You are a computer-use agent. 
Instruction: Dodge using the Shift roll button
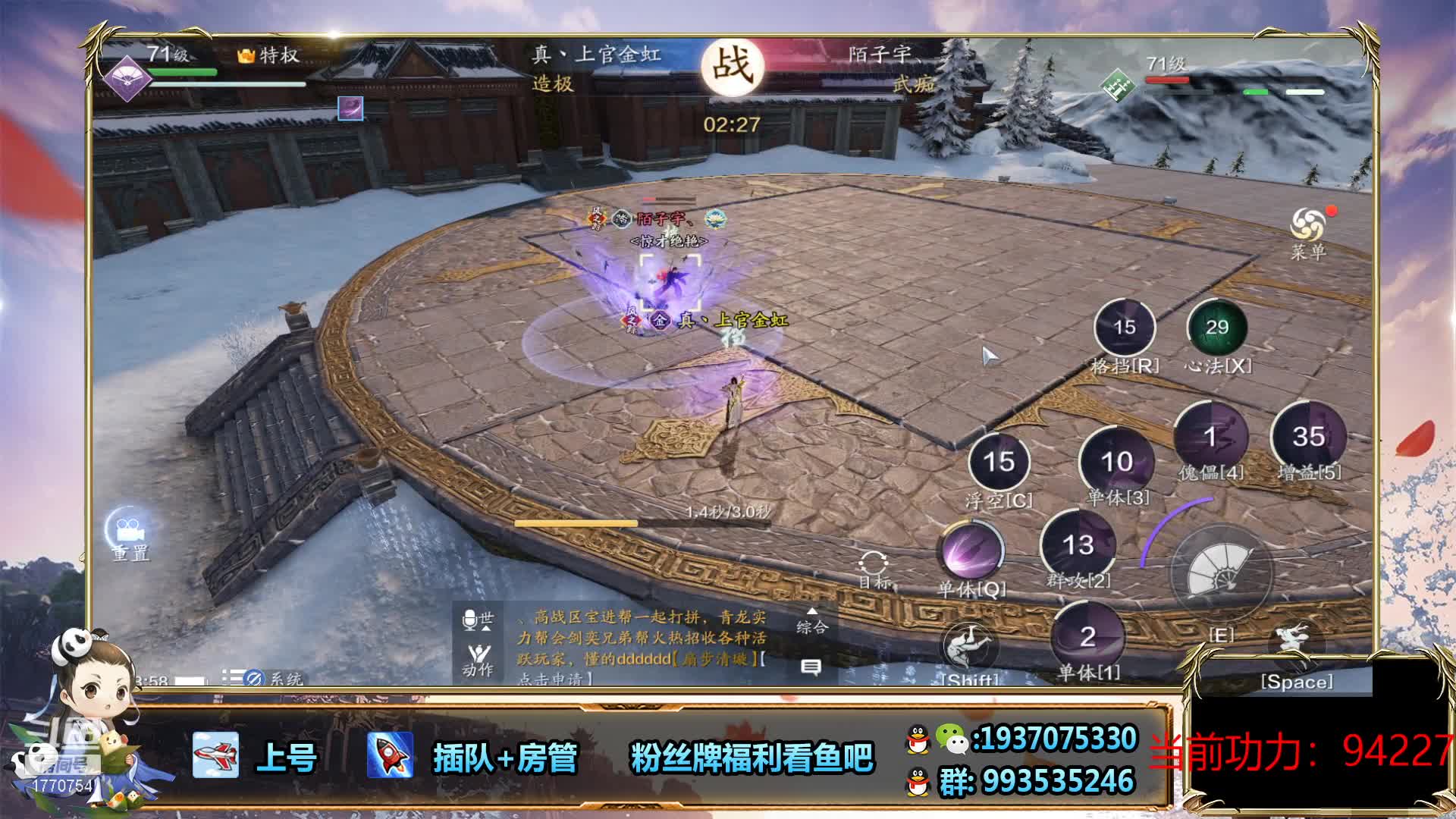click(x=969, y=647)
